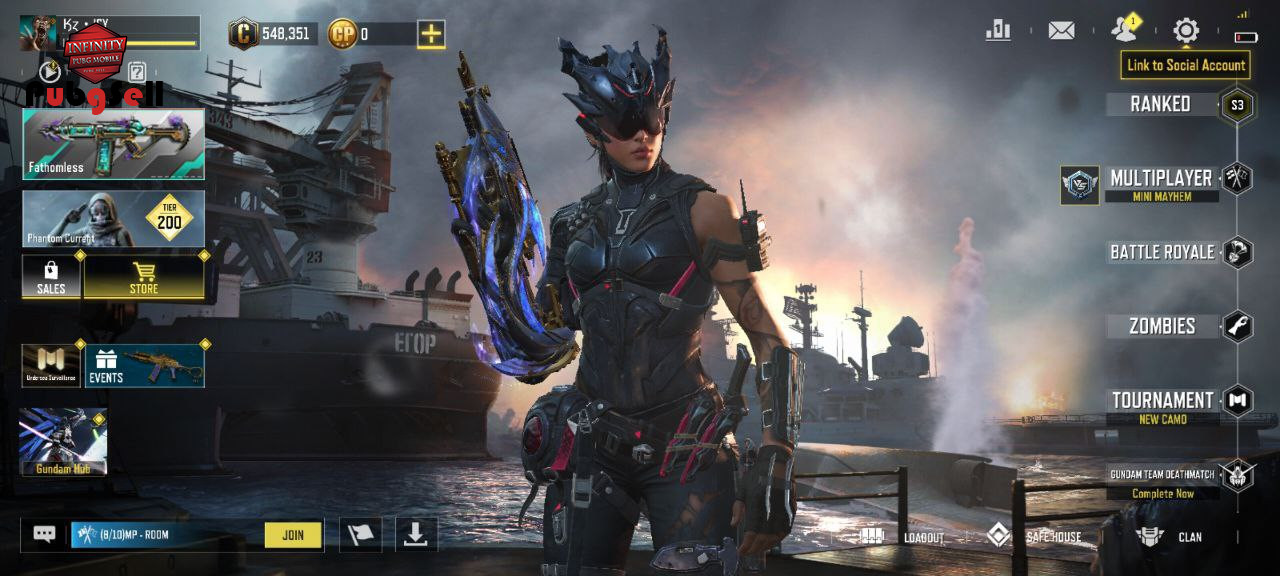Open the Tournament mode

pos(1162,401)
